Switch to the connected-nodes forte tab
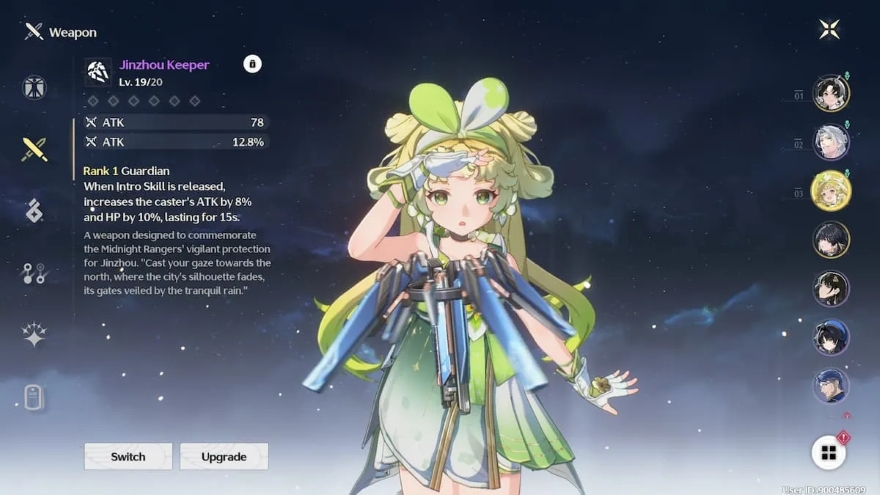The height and width of the screenshot is (495, 880). click(35, 273)
